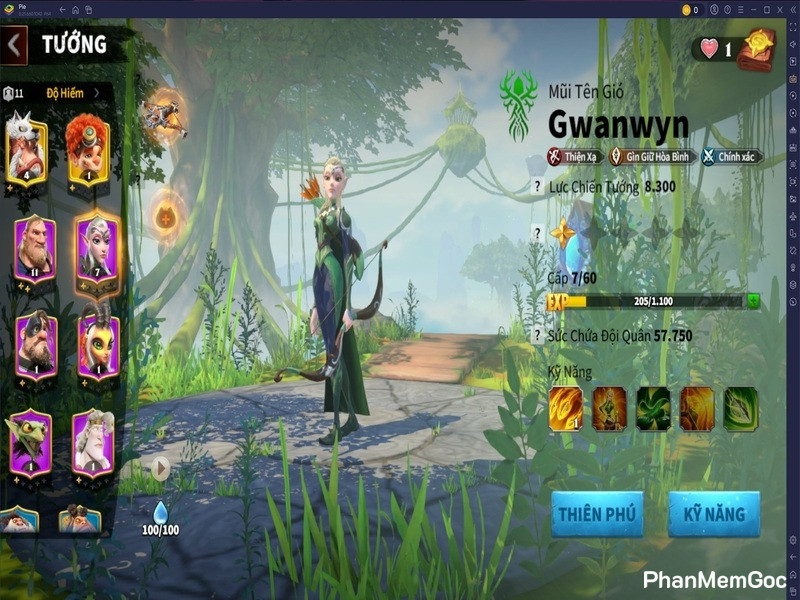Open the THIÊN PHÚ talents screen

pos(597,514)
